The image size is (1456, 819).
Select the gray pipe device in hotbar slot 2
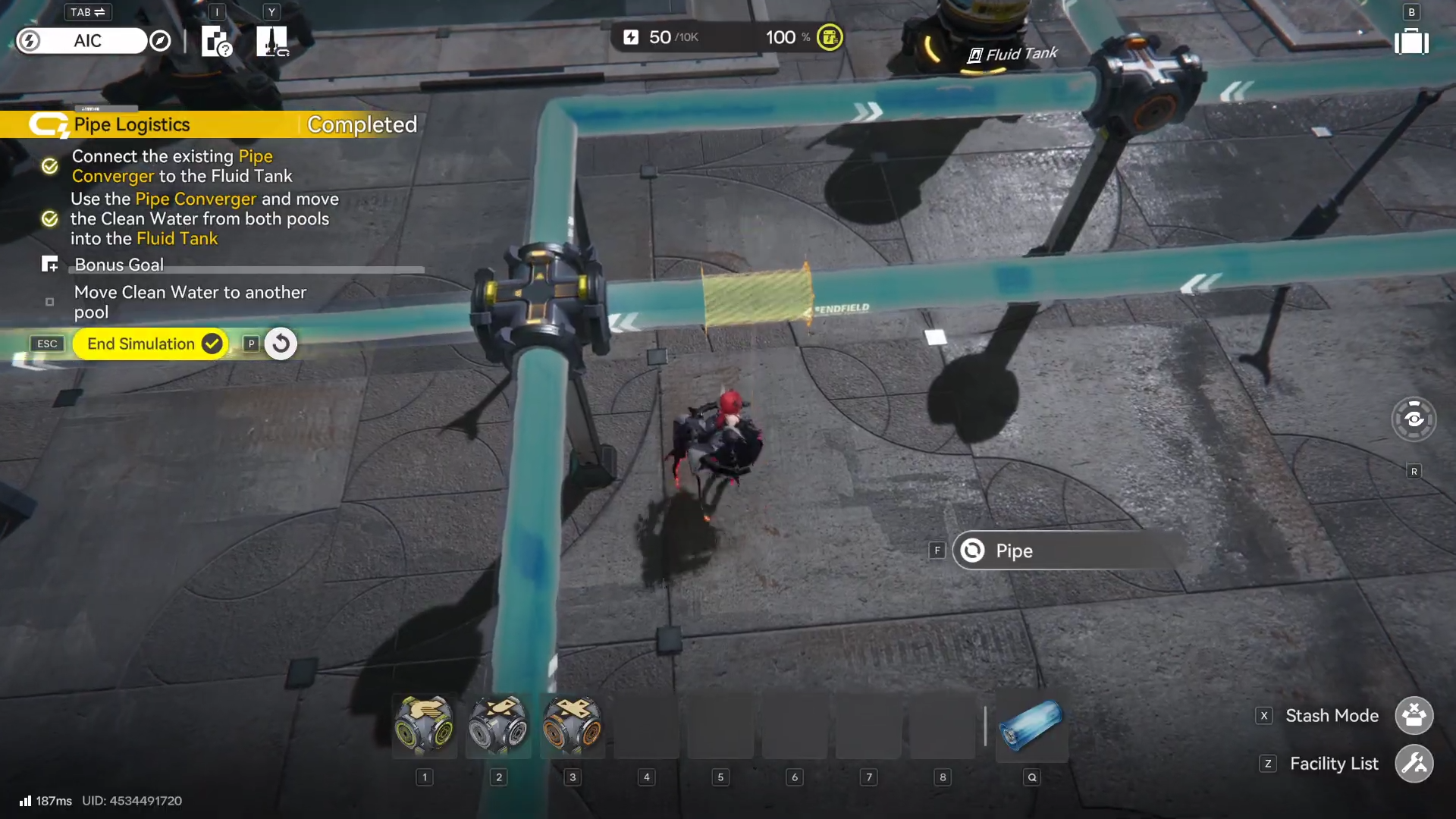(x=498, y=726)
